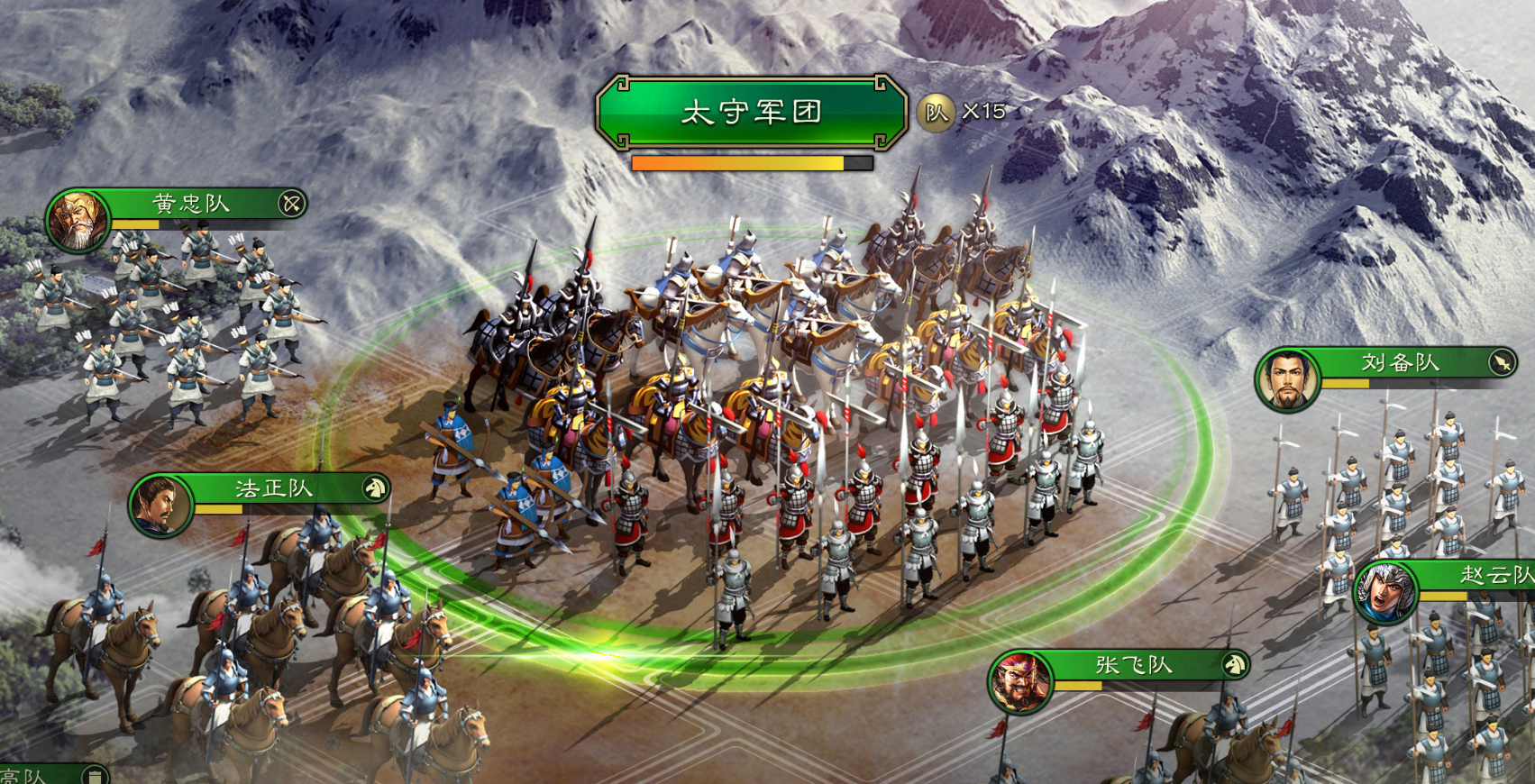
Task: Select the 太守军团 army banner
Action: (x=751, y=112)
